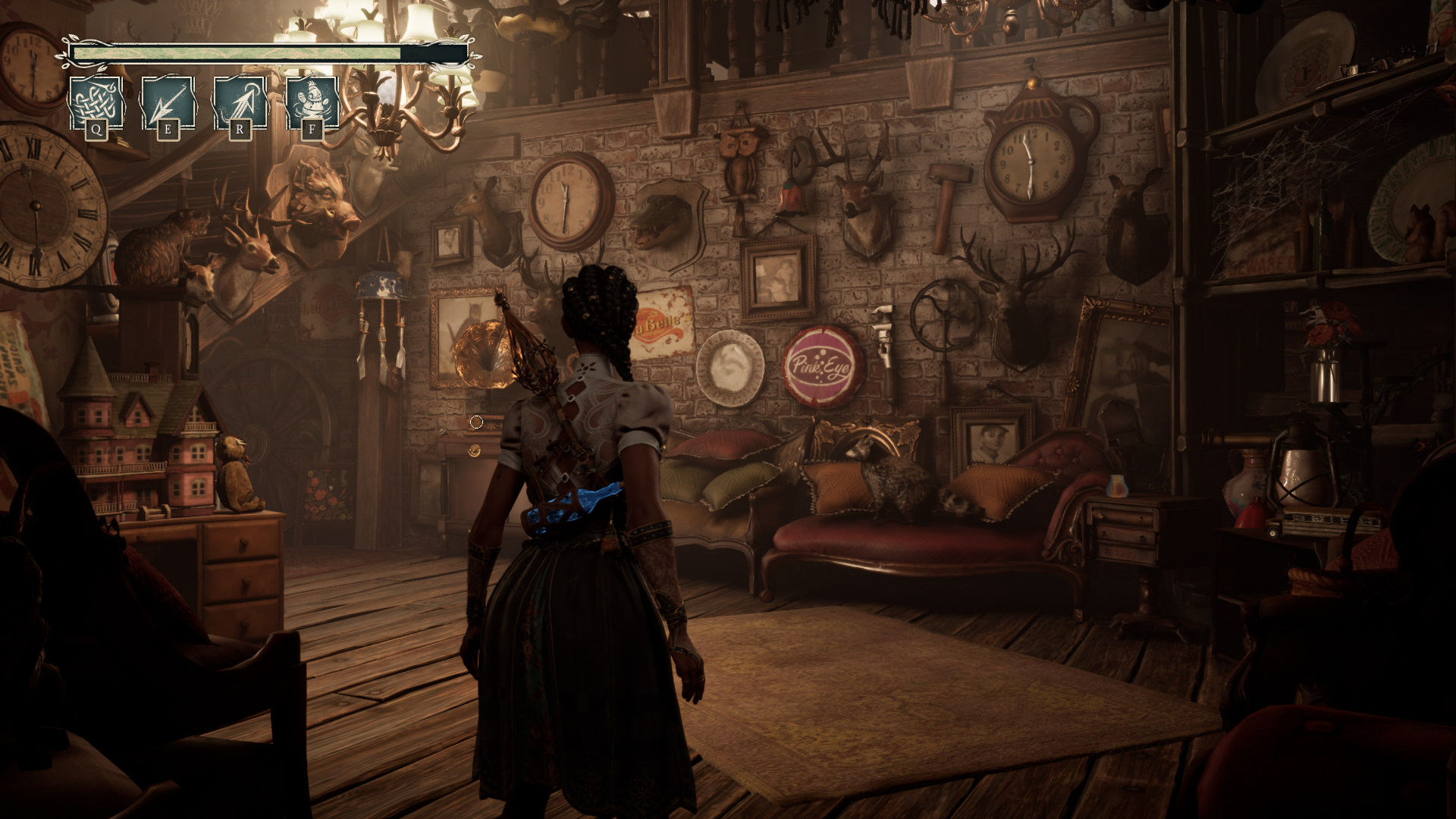Trigger the Crouton doll ability icon

click(312, 103)
